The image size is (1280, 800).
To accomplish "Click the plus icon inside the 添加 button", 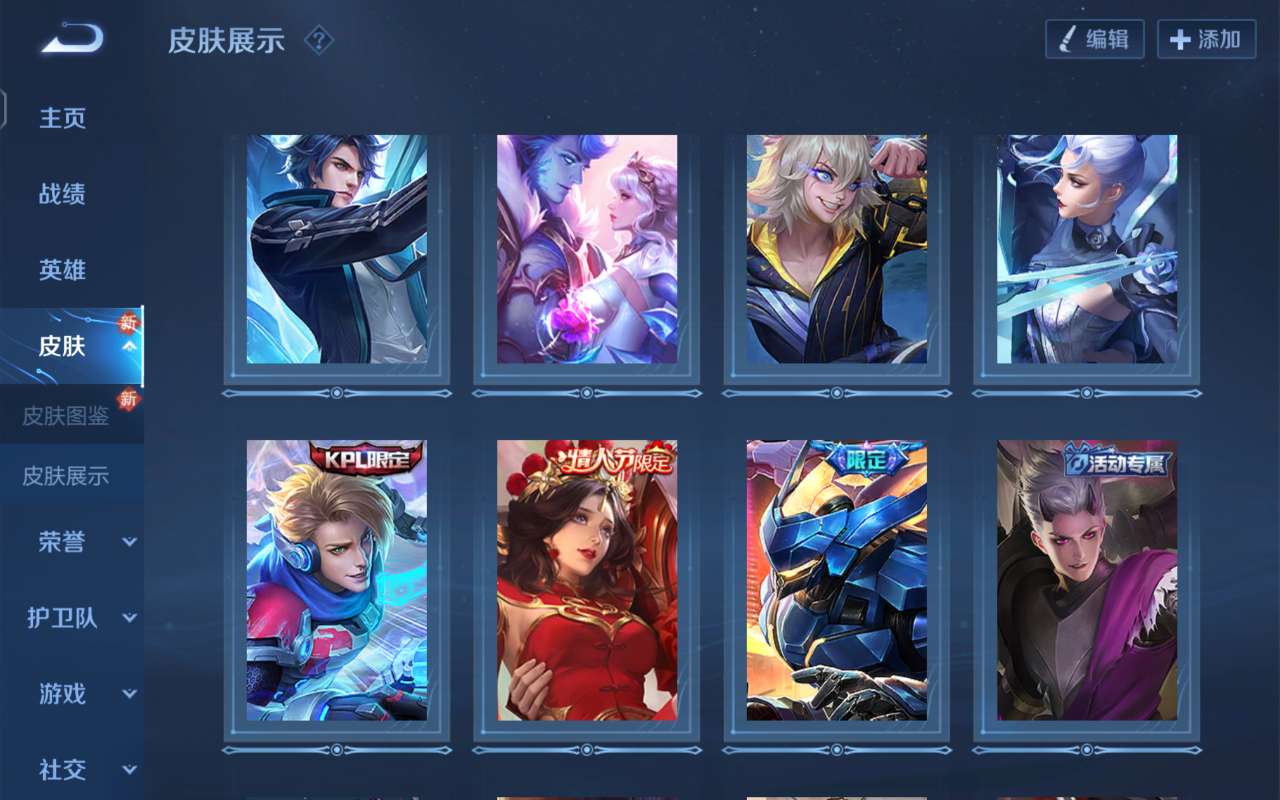I will pyautogui.click(x=1178, y=40).
